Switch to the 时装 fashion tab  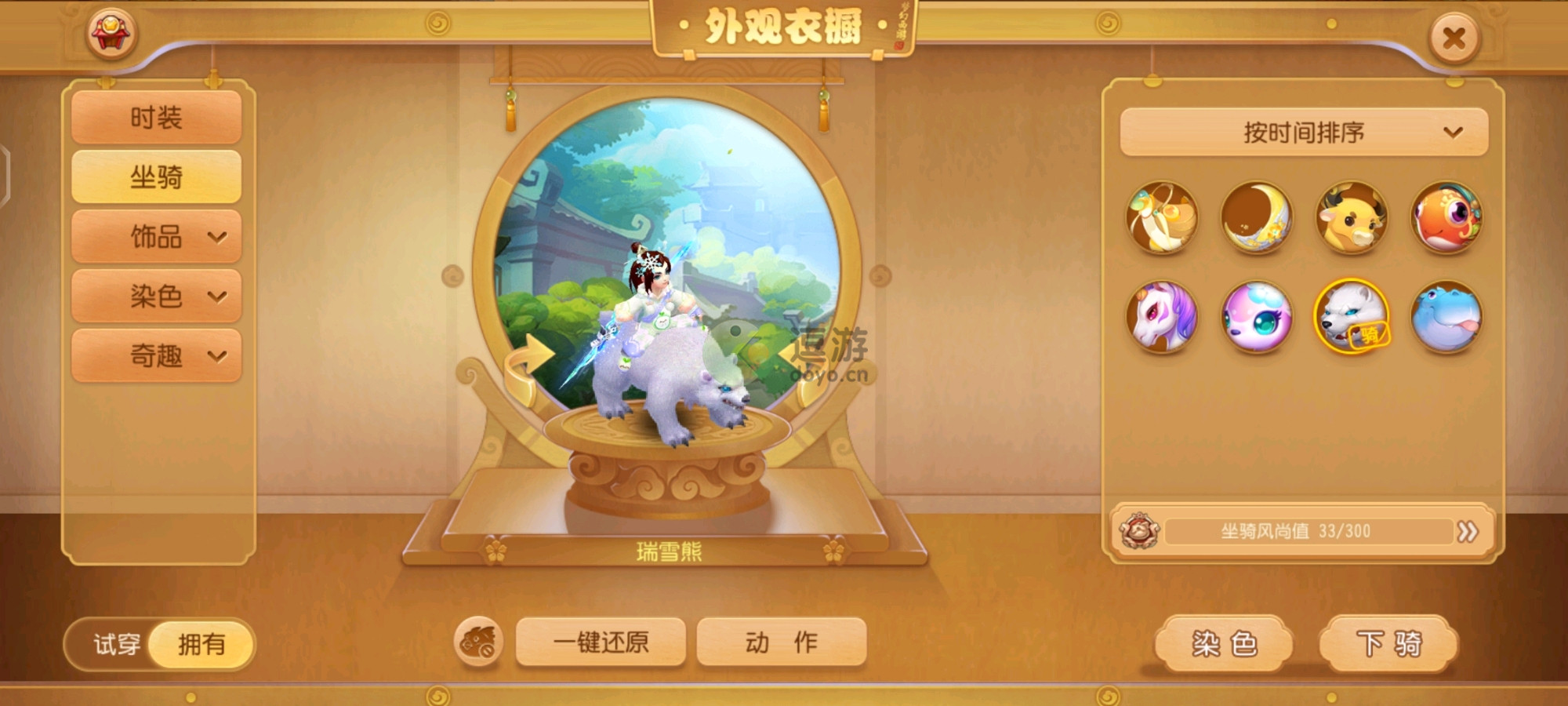click(155, 118)
